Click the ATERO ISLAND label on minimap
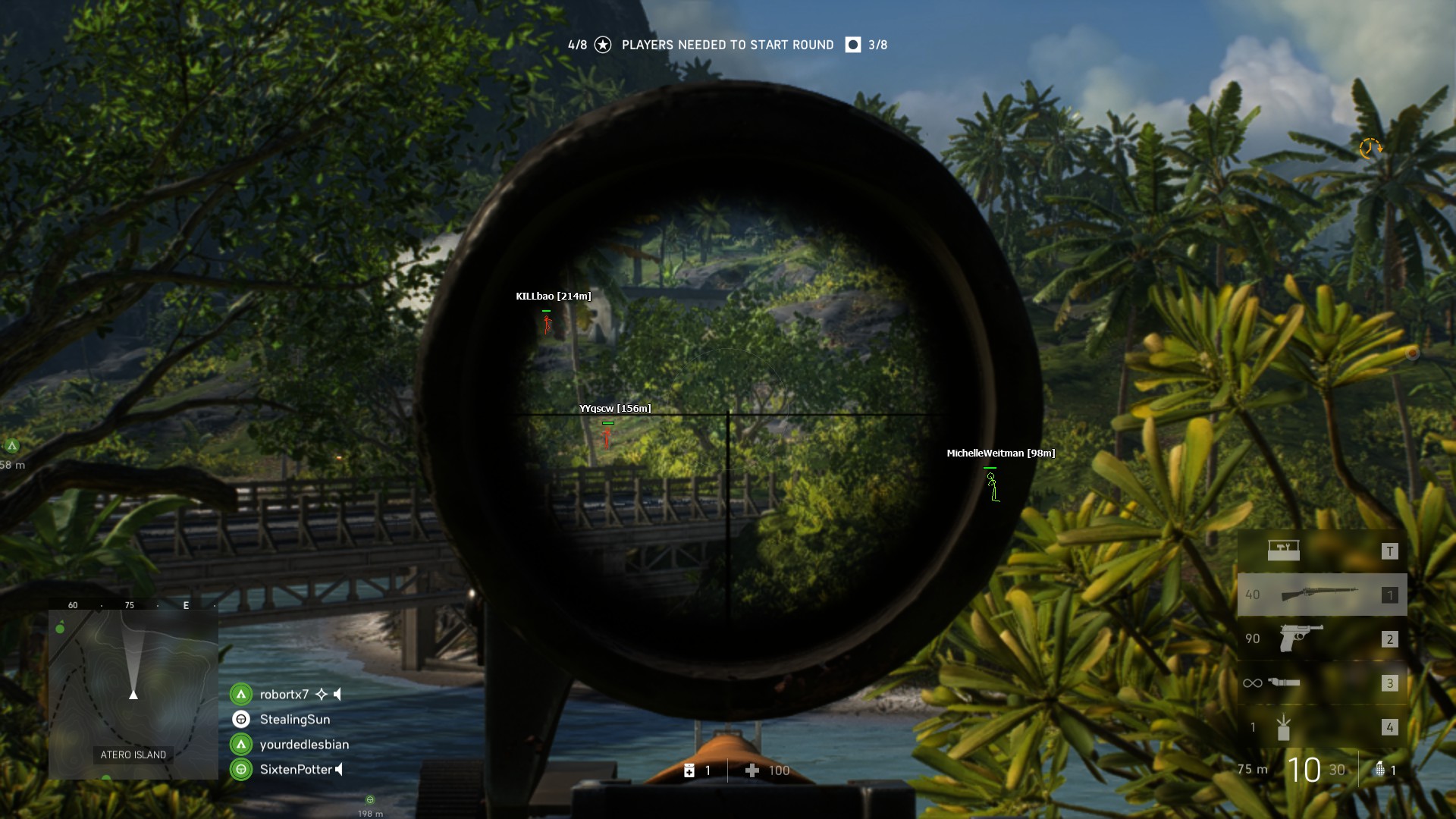The image size is (1456, 819). pyautogui.click(x=133, y=755)
